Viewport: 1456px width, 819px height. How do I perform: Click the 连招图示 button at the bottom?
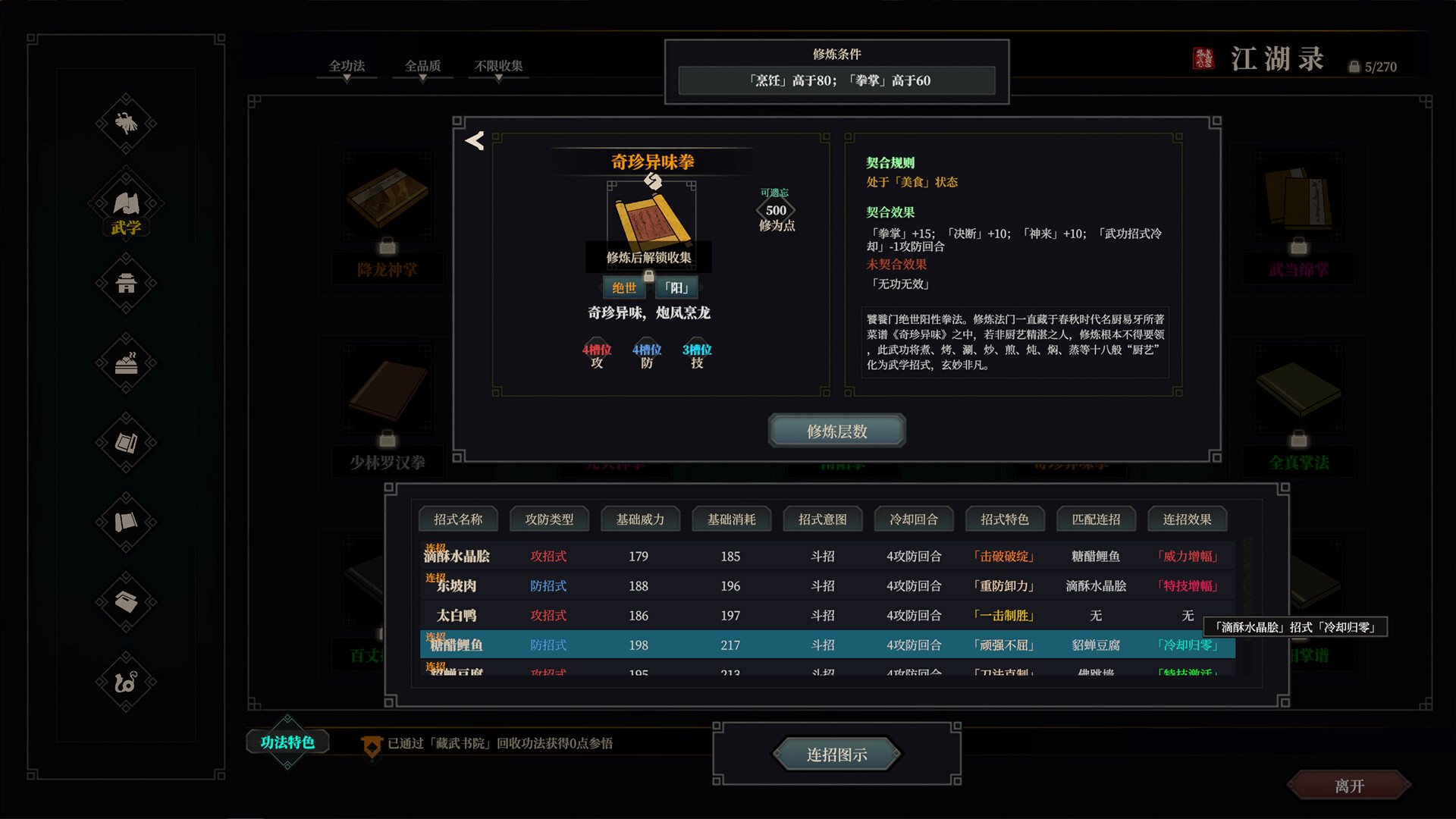836,754
